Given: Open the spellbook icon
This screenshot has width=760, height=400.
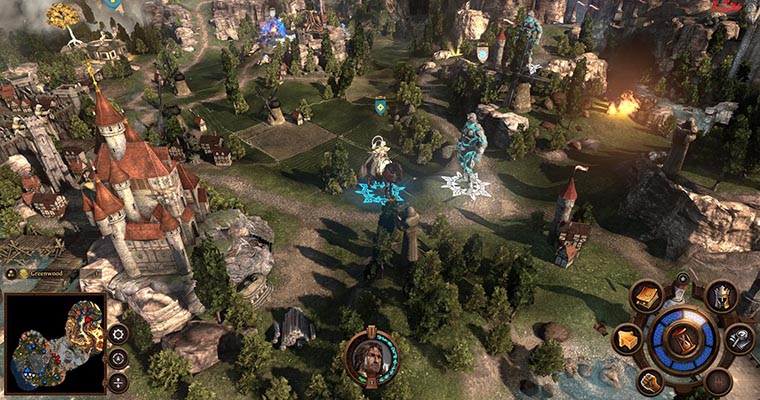Looking at the screenshot, I should point(647,297).
